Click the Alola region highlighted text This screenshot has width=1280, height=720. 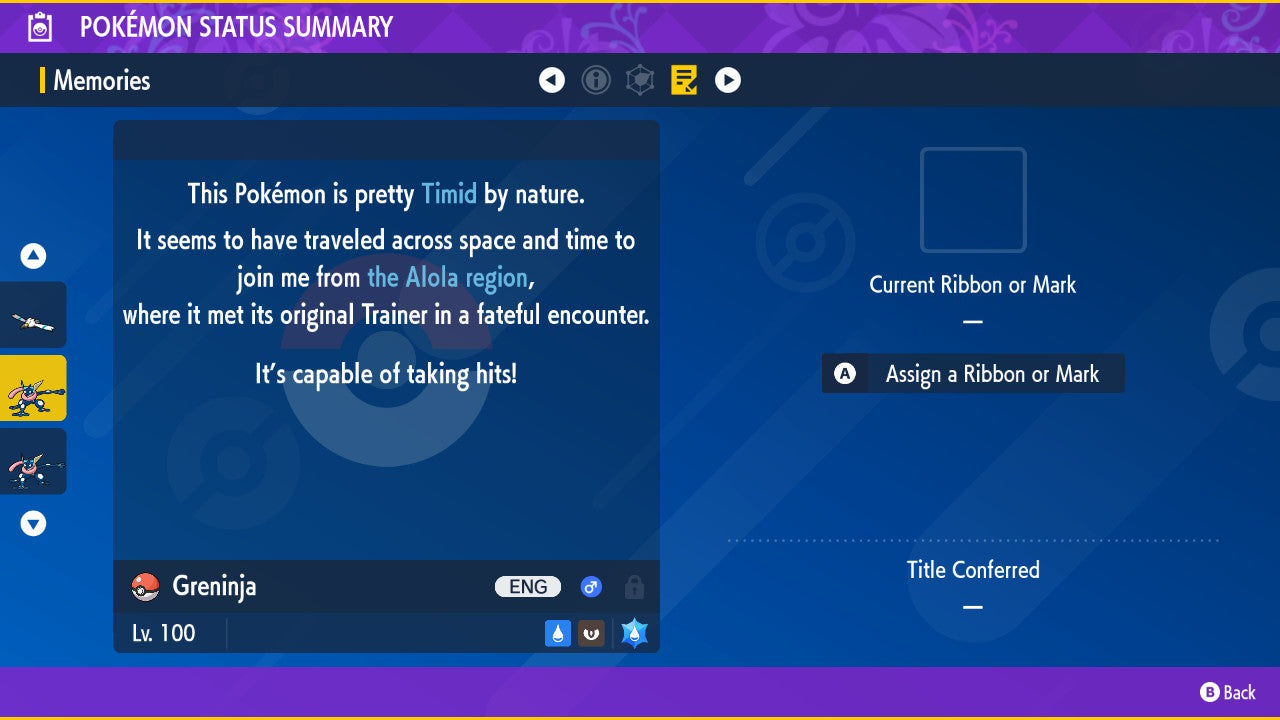click(x=448, y=277)
